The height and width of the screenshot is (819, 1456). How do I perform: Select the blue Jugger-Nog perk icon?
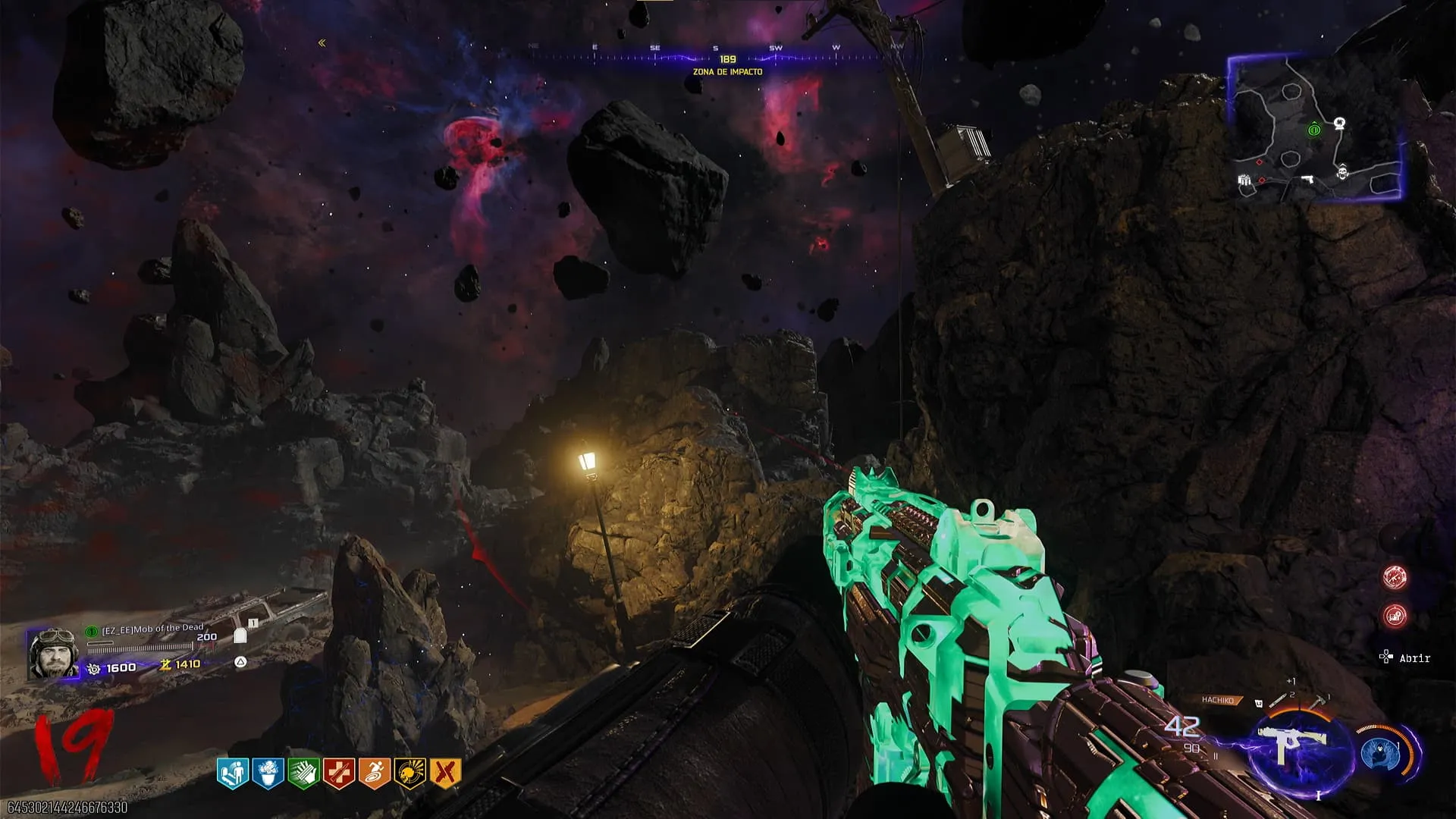[x=267, y=773]
